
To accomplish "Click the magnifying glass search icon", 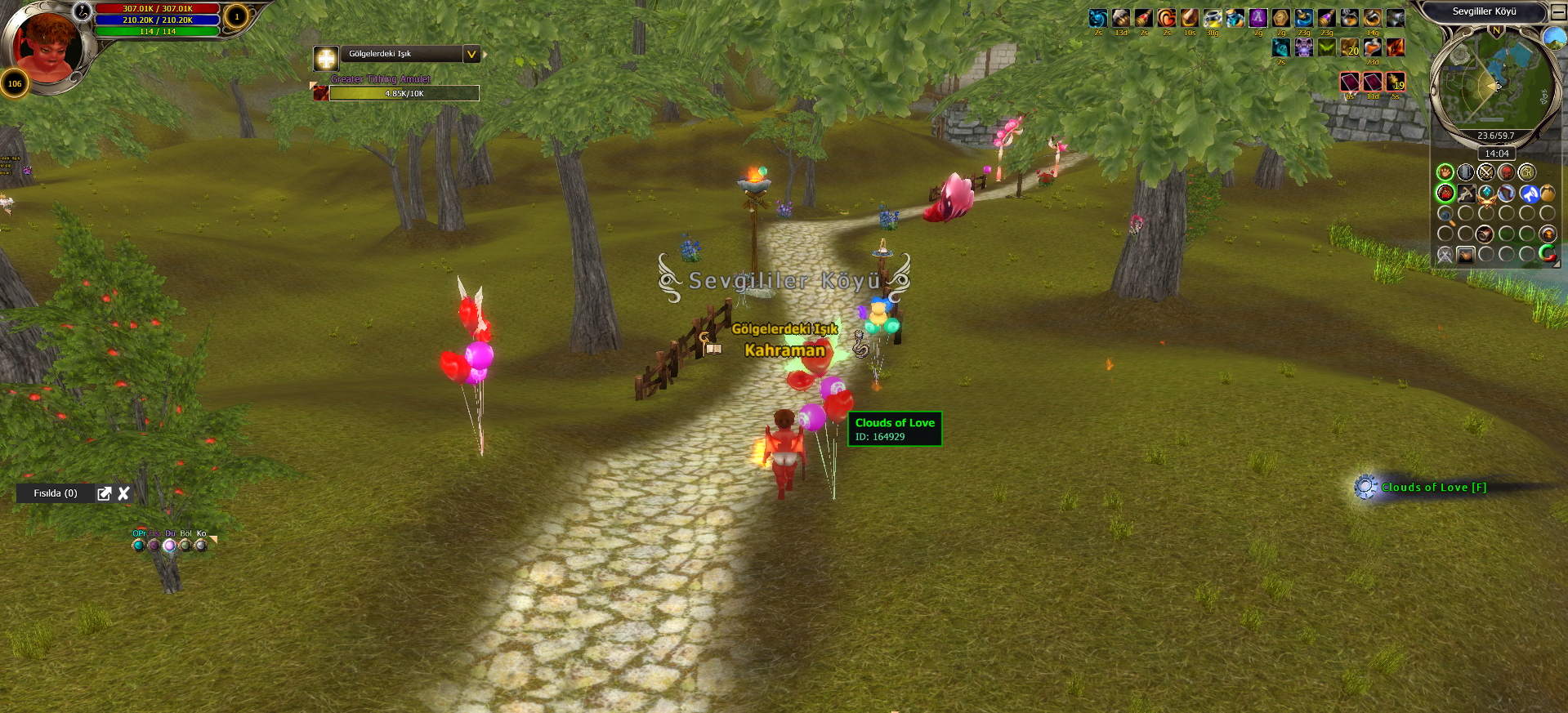I will (1445, 215).
